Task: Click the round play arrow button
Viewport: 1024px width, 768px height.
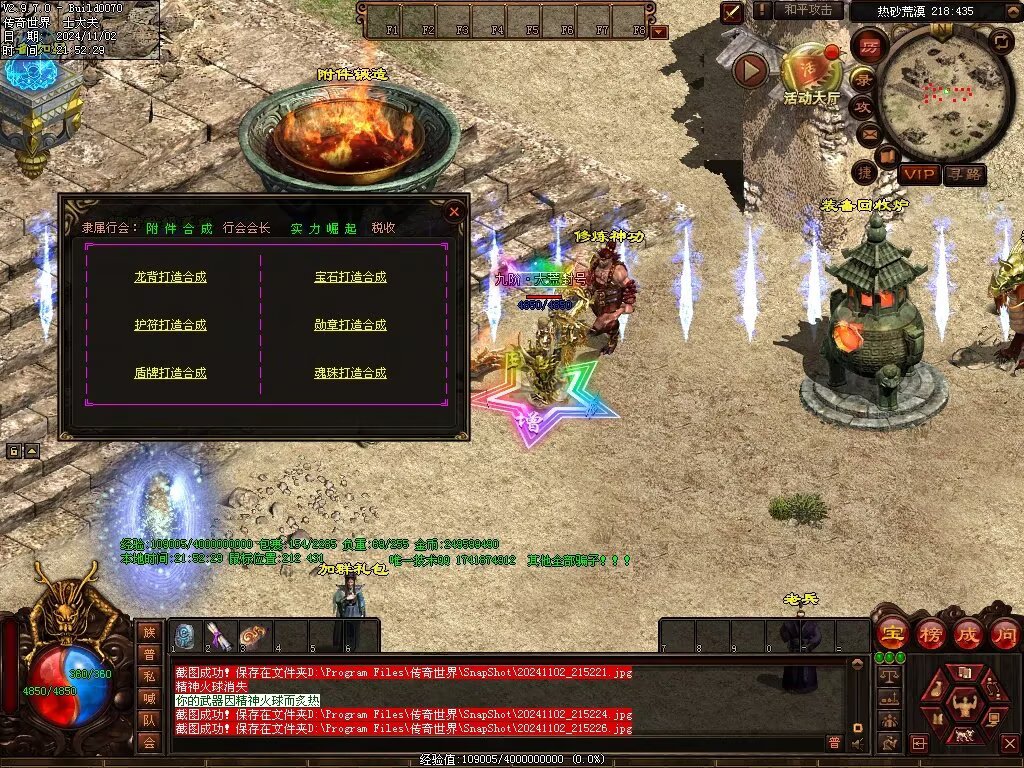Action: pyautogui.click(x=750, y=70)
